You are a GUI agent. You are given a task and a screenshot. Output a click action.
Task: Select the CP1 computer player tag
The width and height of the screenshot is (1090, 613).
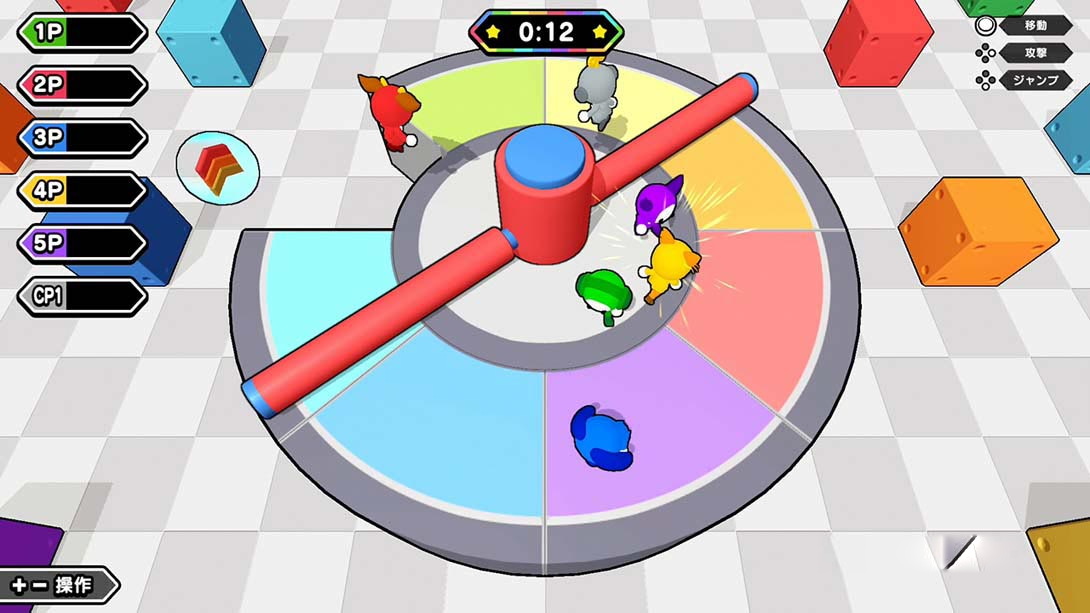82,297
